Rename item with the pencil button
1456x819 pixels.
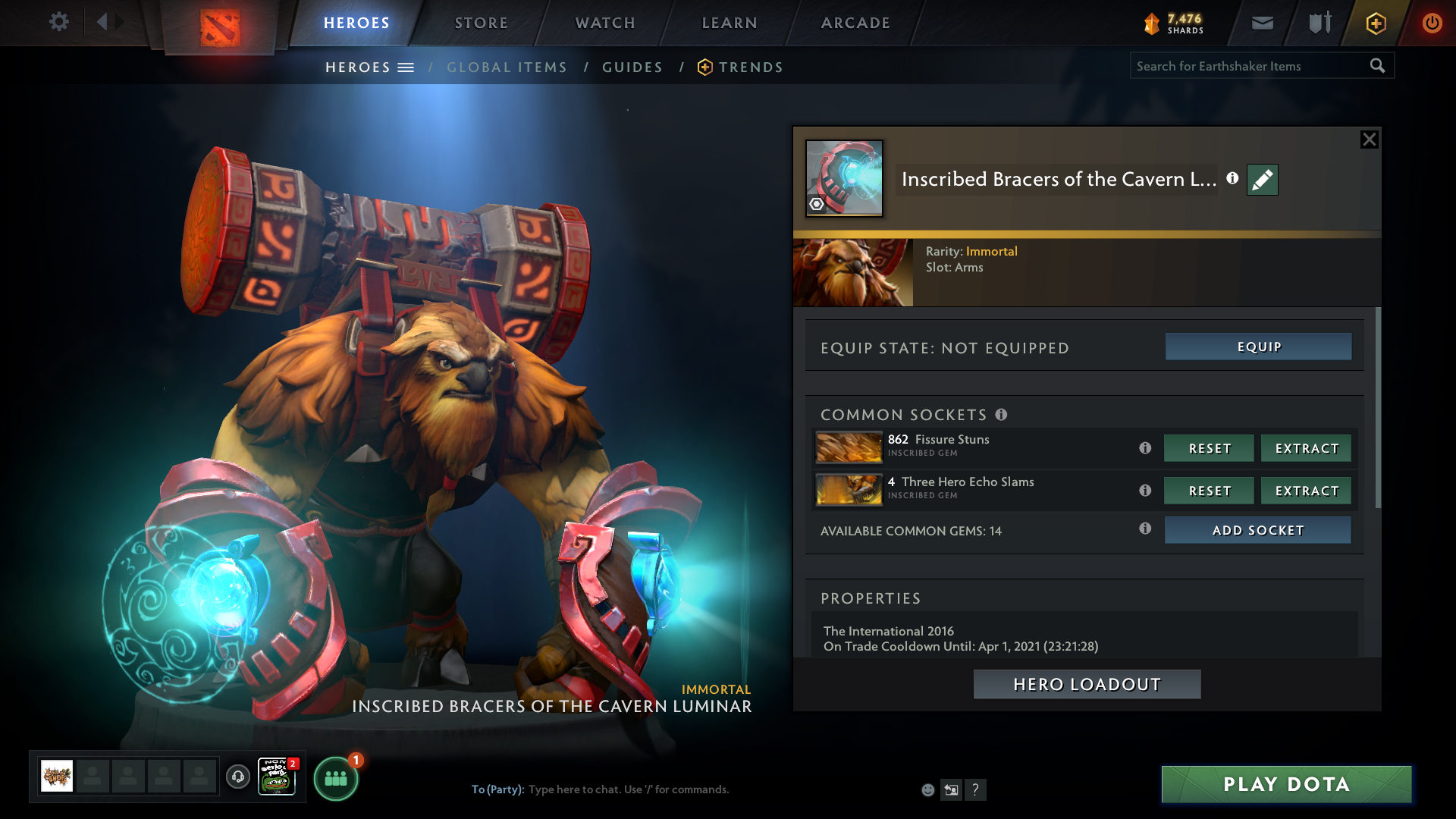pyautogui.click(x=1262, y=180)
